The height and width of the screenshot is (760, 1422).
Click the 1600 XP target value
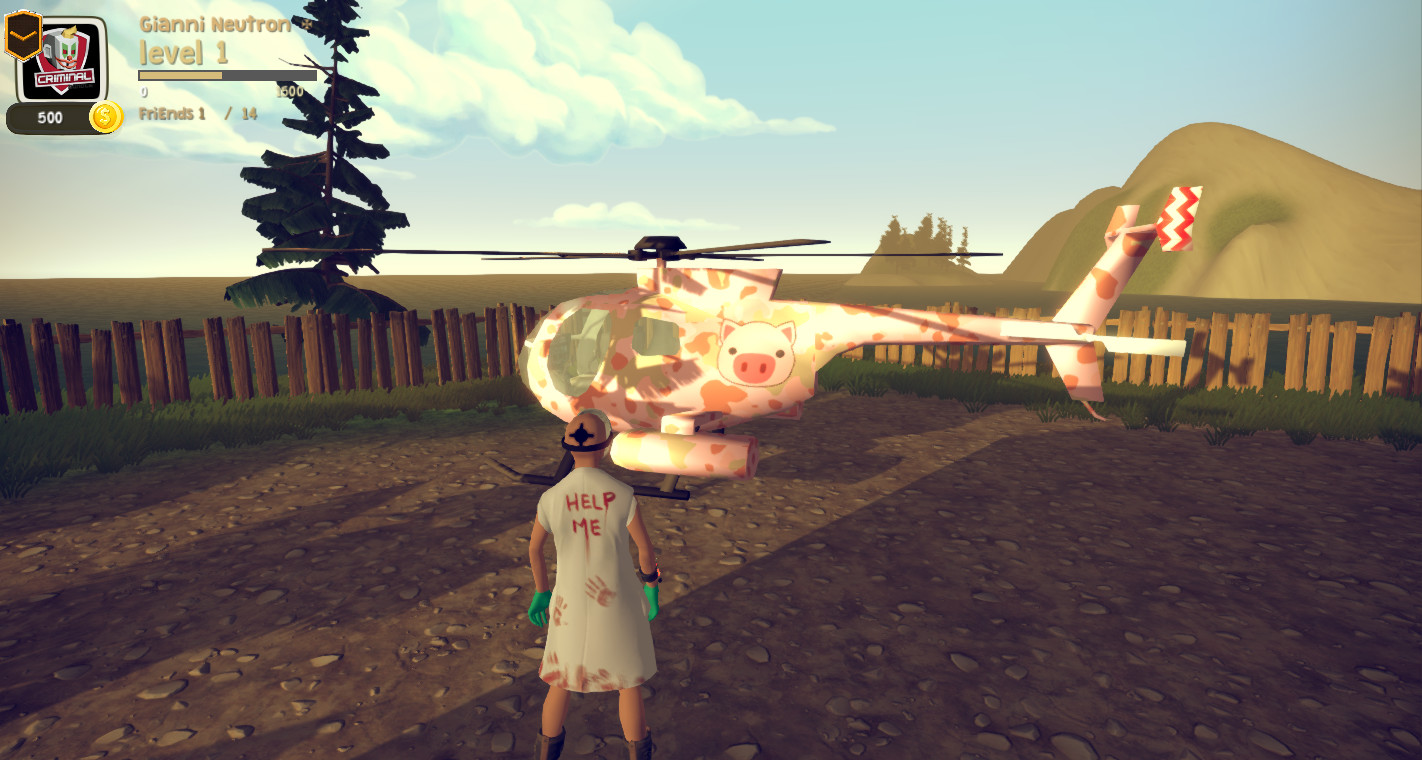click(290, 90)
